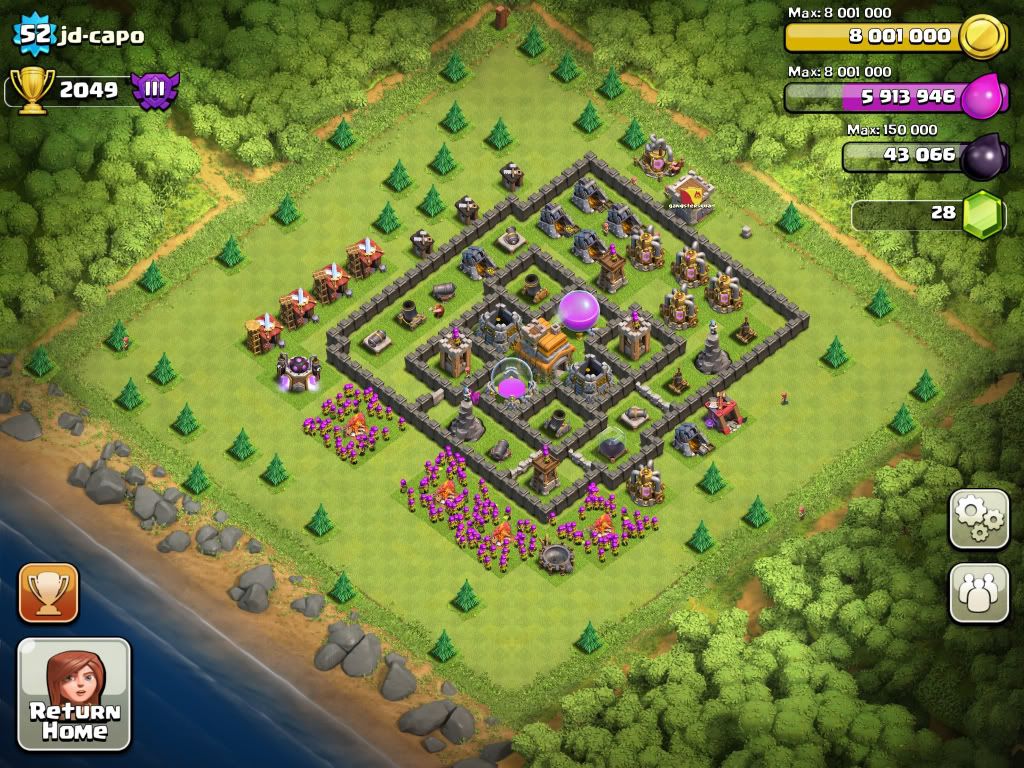
Task: Click the blue level 52 experience badge
Action: [33, 36]
